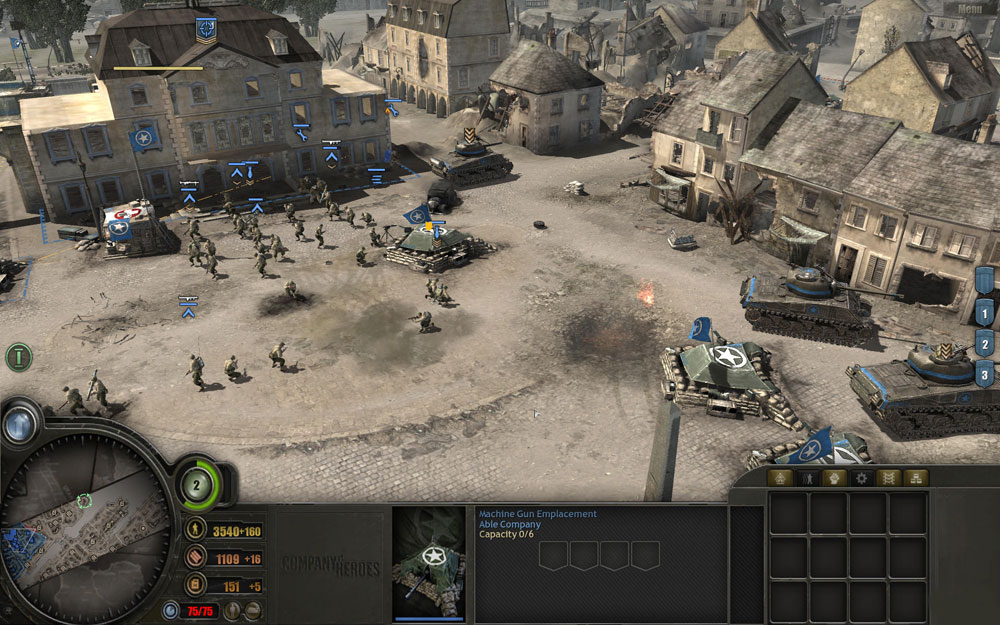Open the stacked boxes tab
Viewport: 1000px width, 625px height.
click(x=915, y=478)
